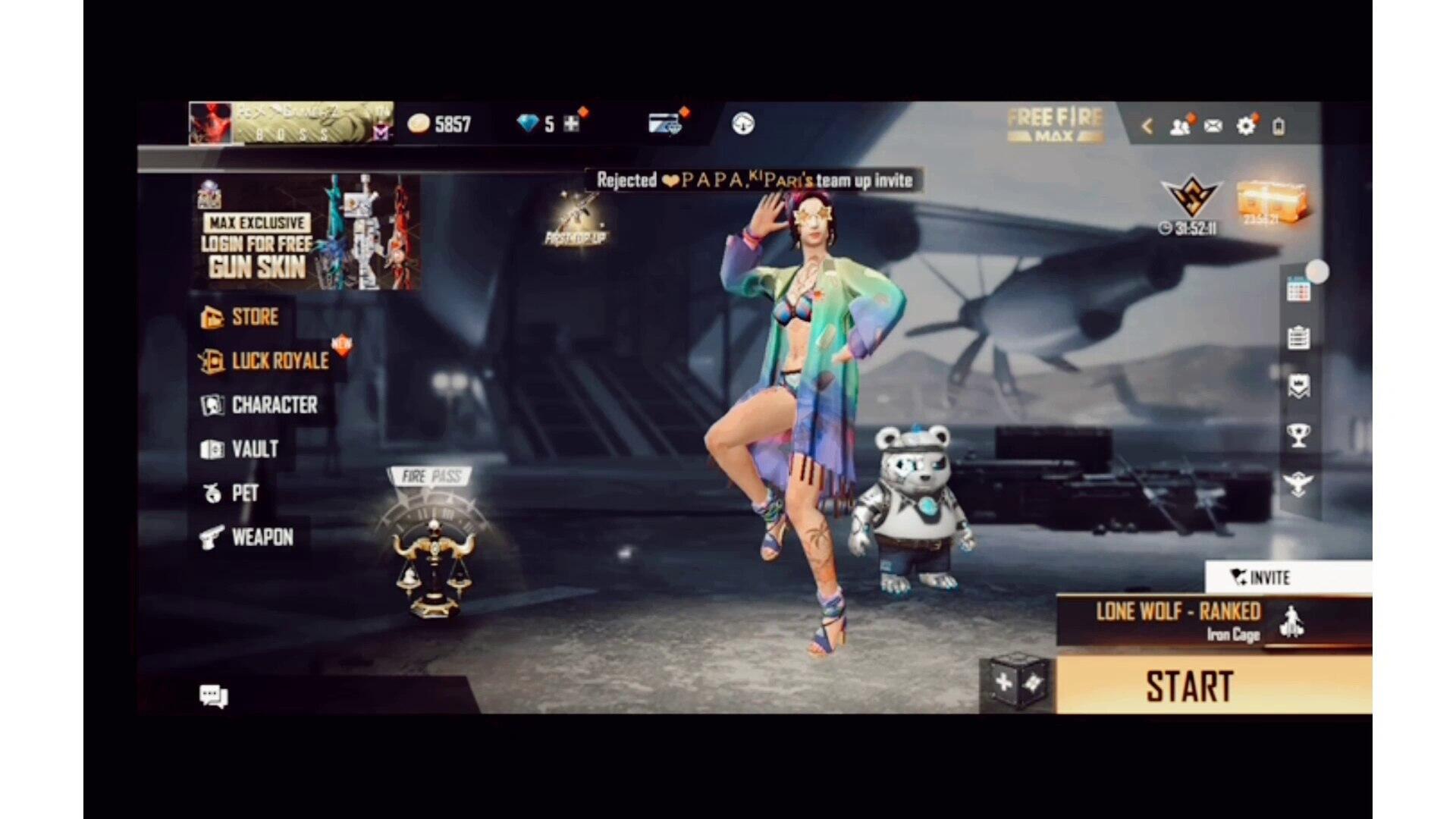Screen dimensions: 1456x819
Task: Open the Weapon menu
Action: [247, 537]
